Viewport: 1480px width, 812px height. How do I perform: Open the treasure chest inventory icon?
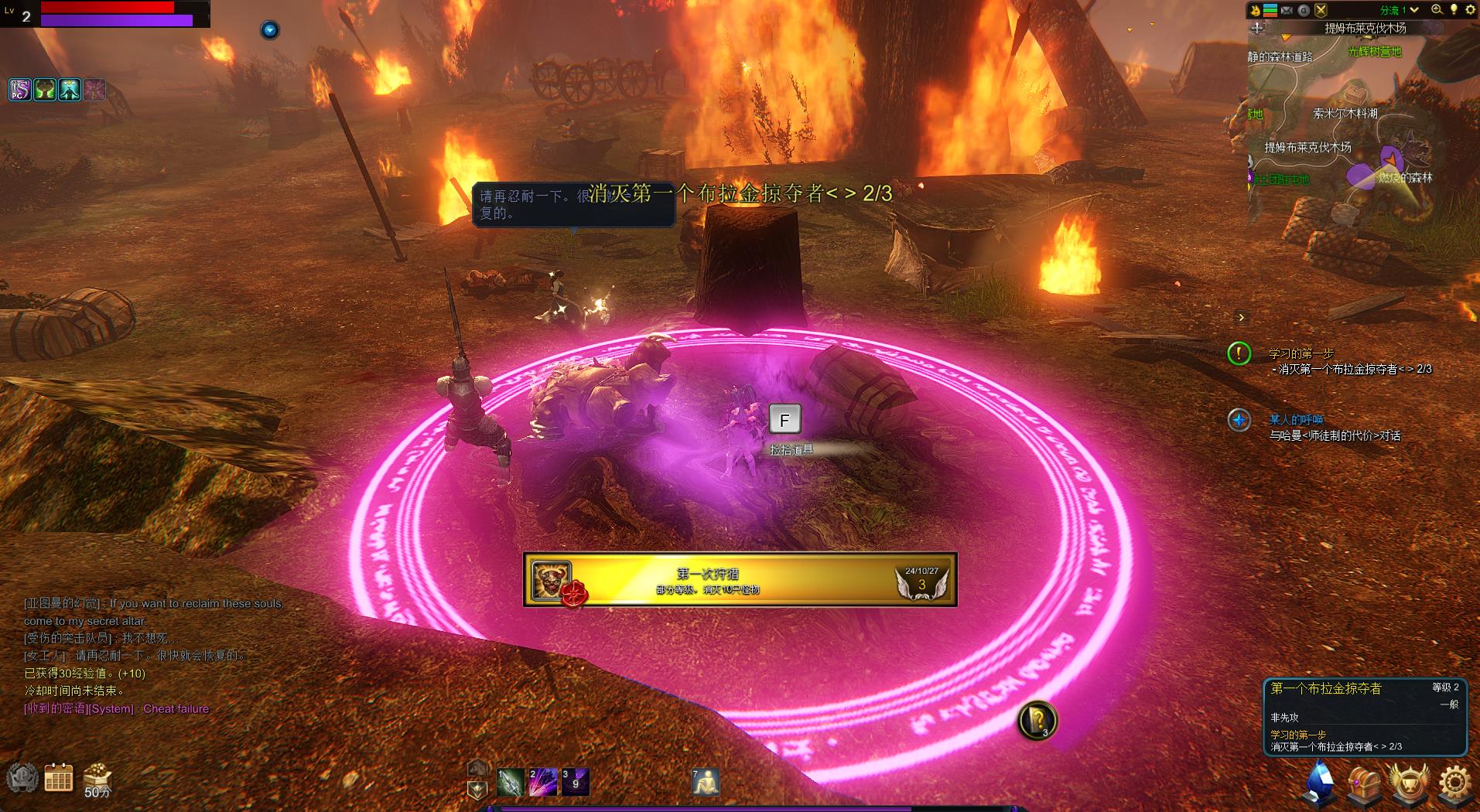coord(1364,783)
